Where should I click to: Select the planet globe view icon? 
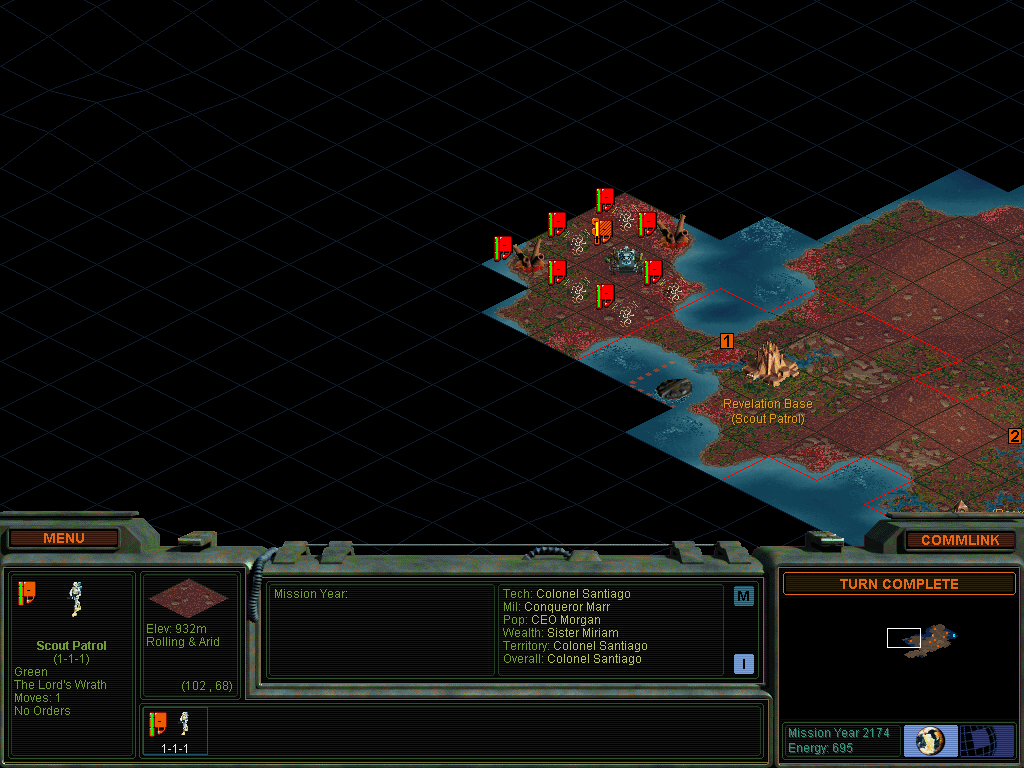tap(930, 741)
